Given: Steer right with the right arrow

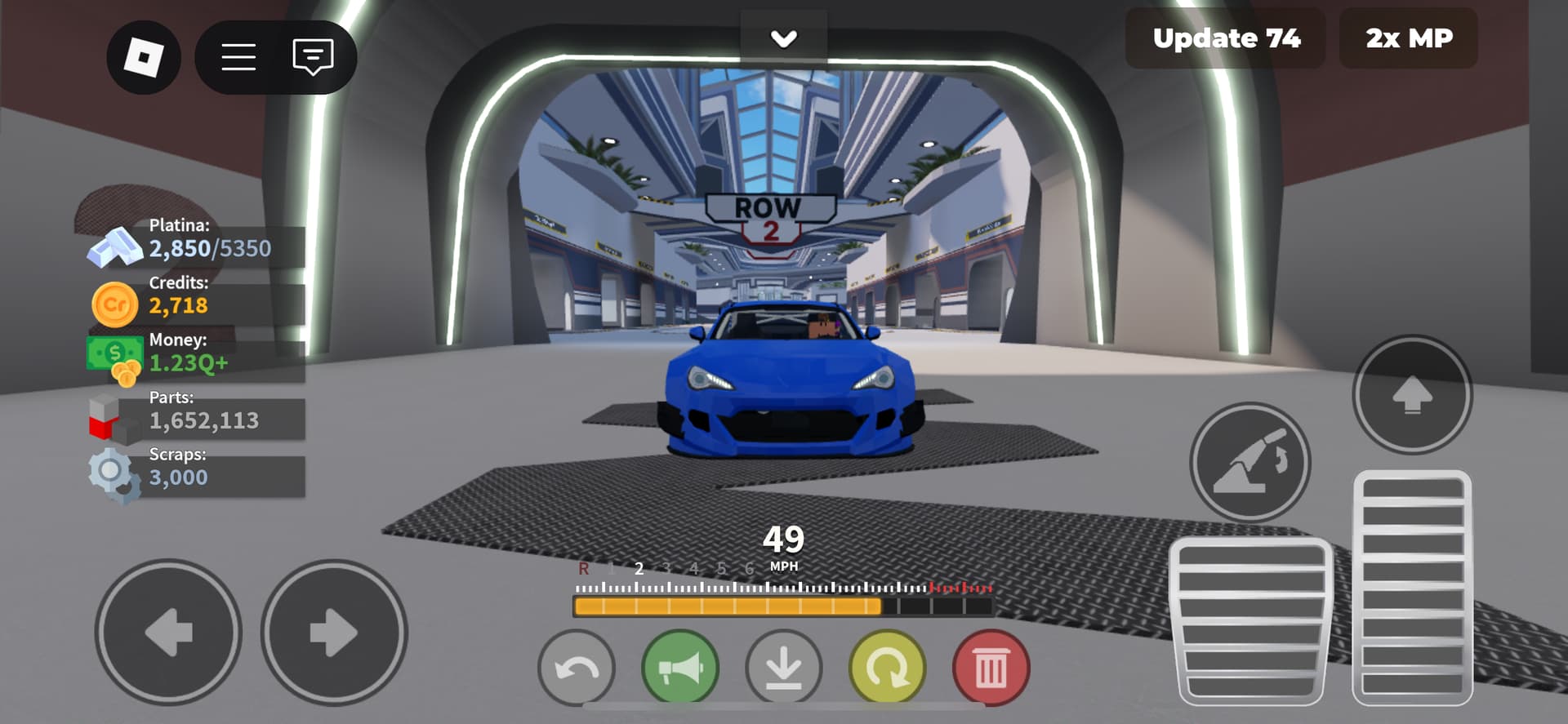Looking at the screenshot, I should click(334, 631).
